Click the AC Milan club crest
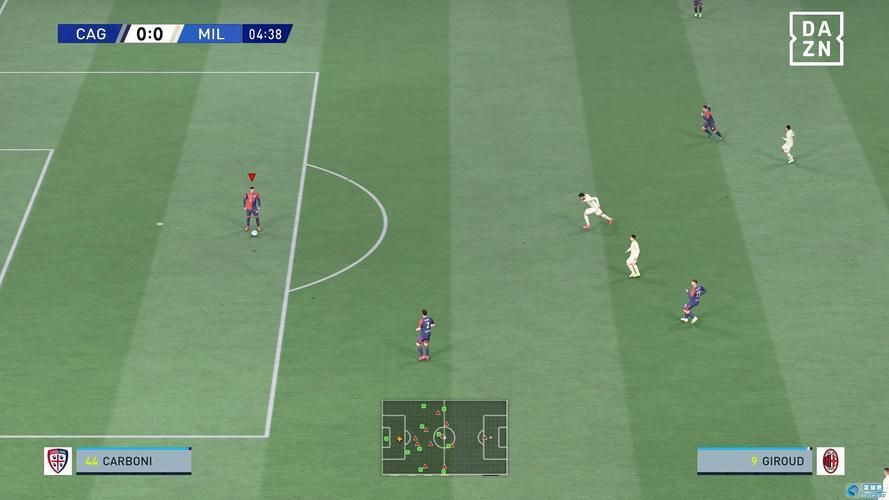The height and width of the screenshot is (500, 889). [x=830, y=461]
